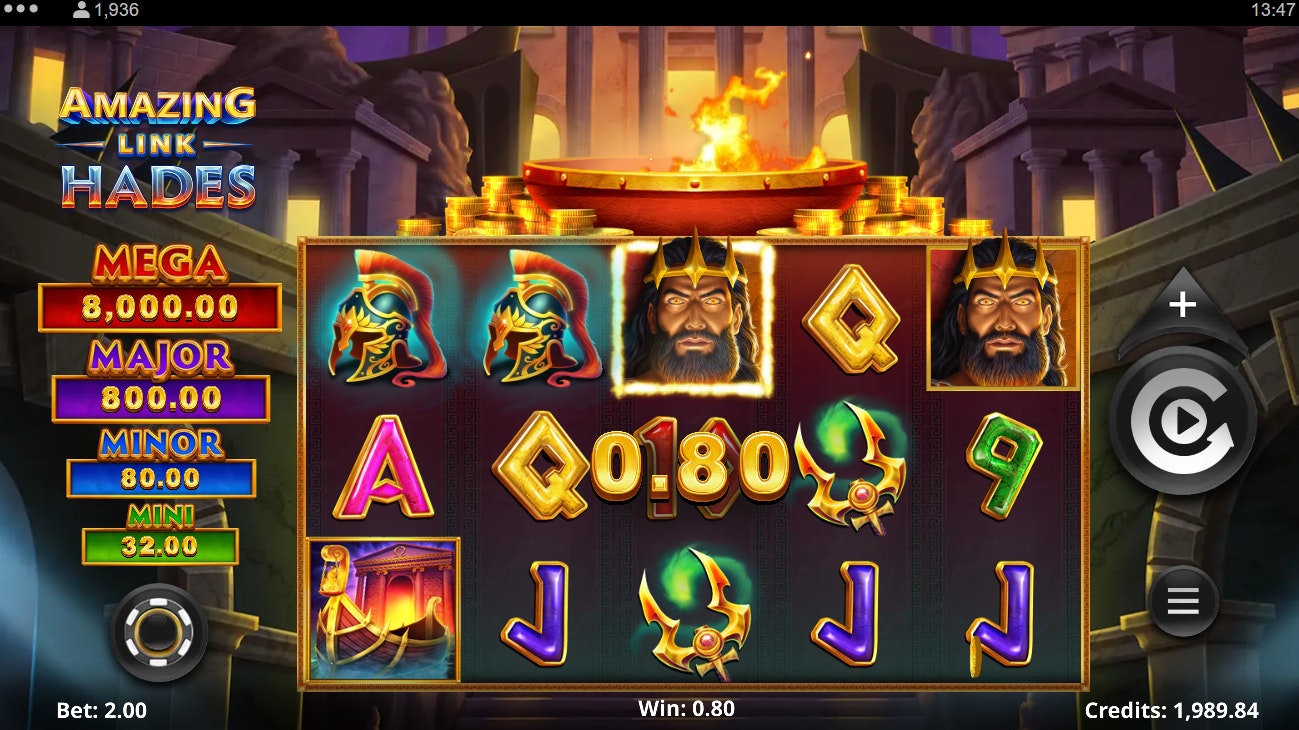Click the Credits: 1,989.84 balance readout
Viewport: 1299px width, 730px height.
(1174, 711)
